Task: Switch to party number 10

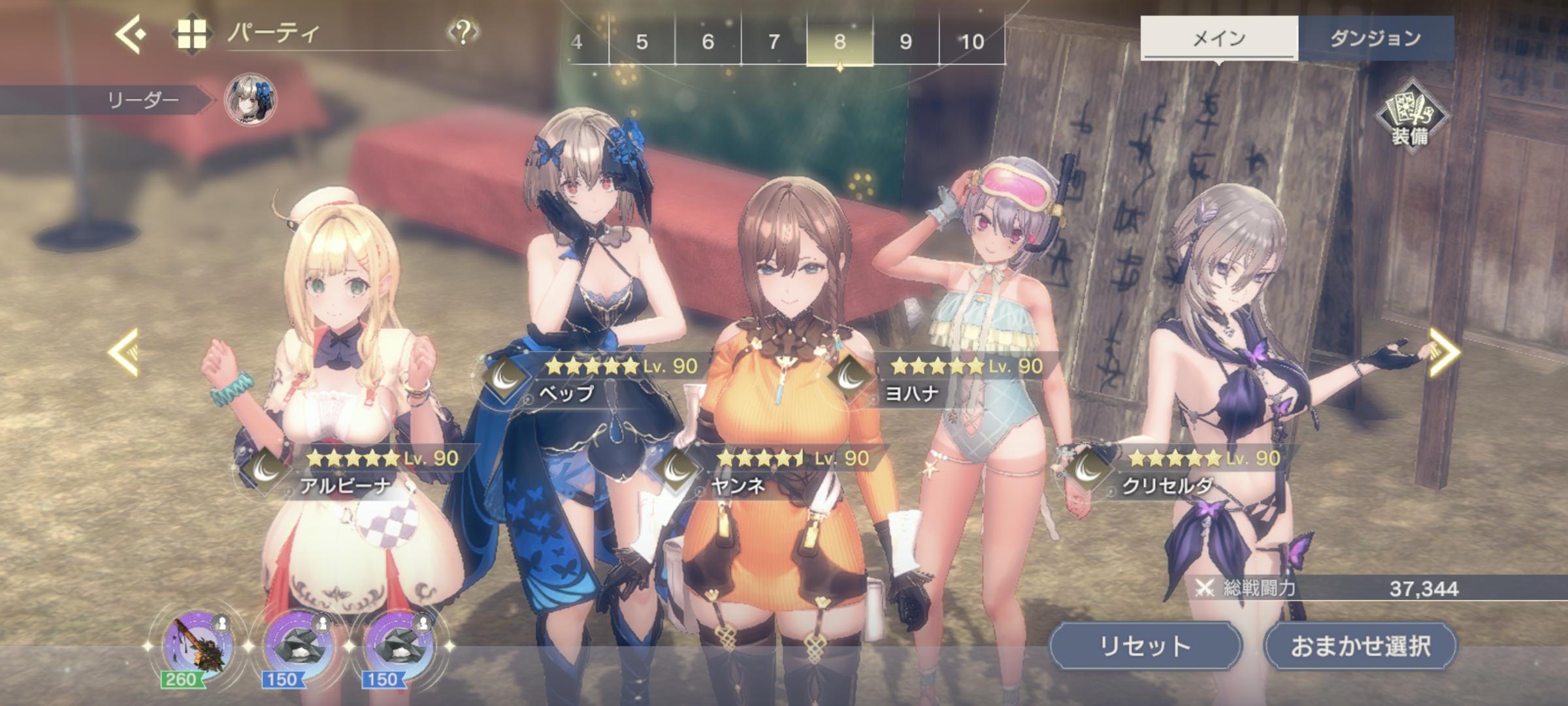Action: pyautogui.click(x=972, y=42)
